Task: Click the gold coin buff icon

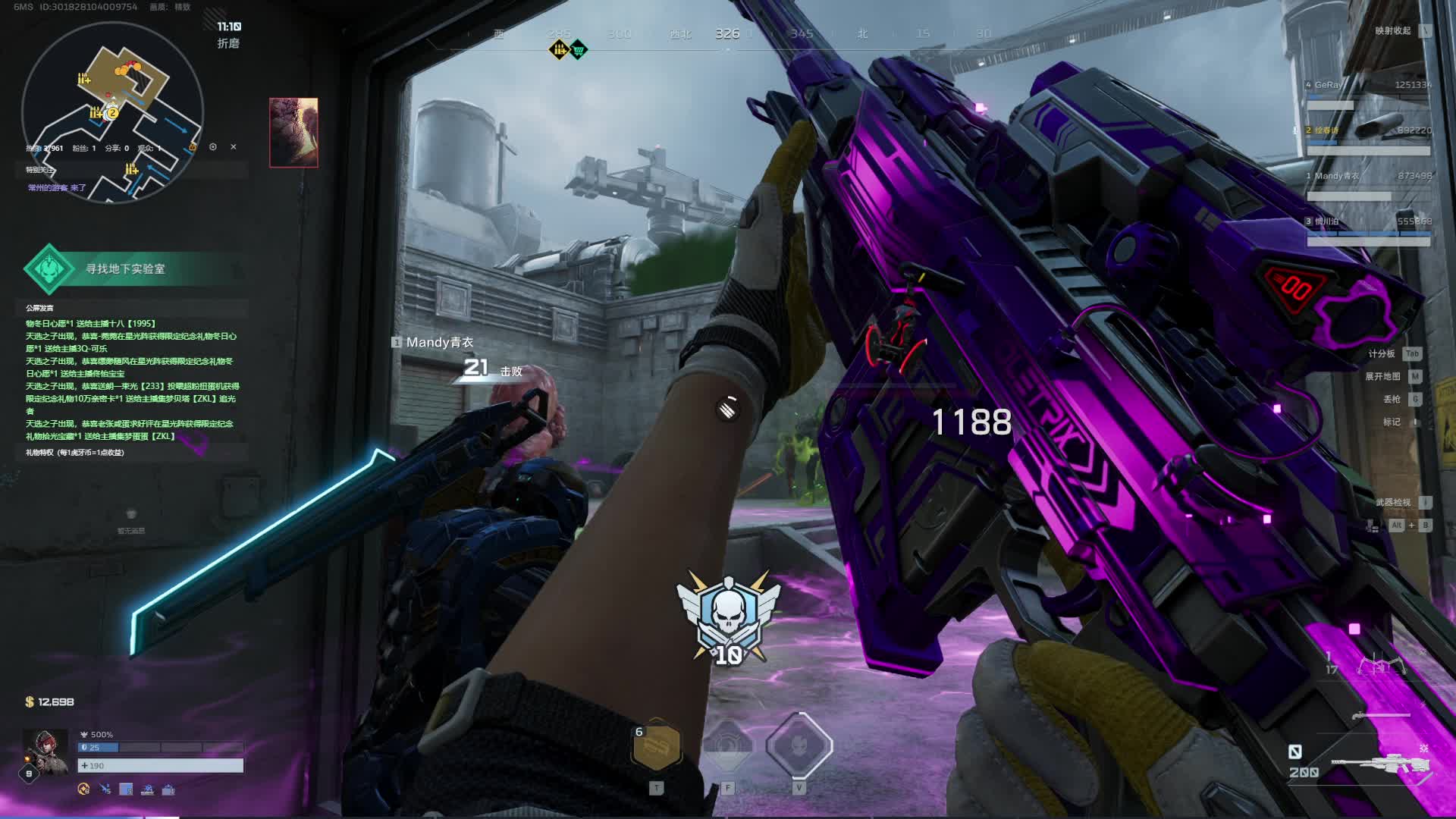Action: point(84,789)
